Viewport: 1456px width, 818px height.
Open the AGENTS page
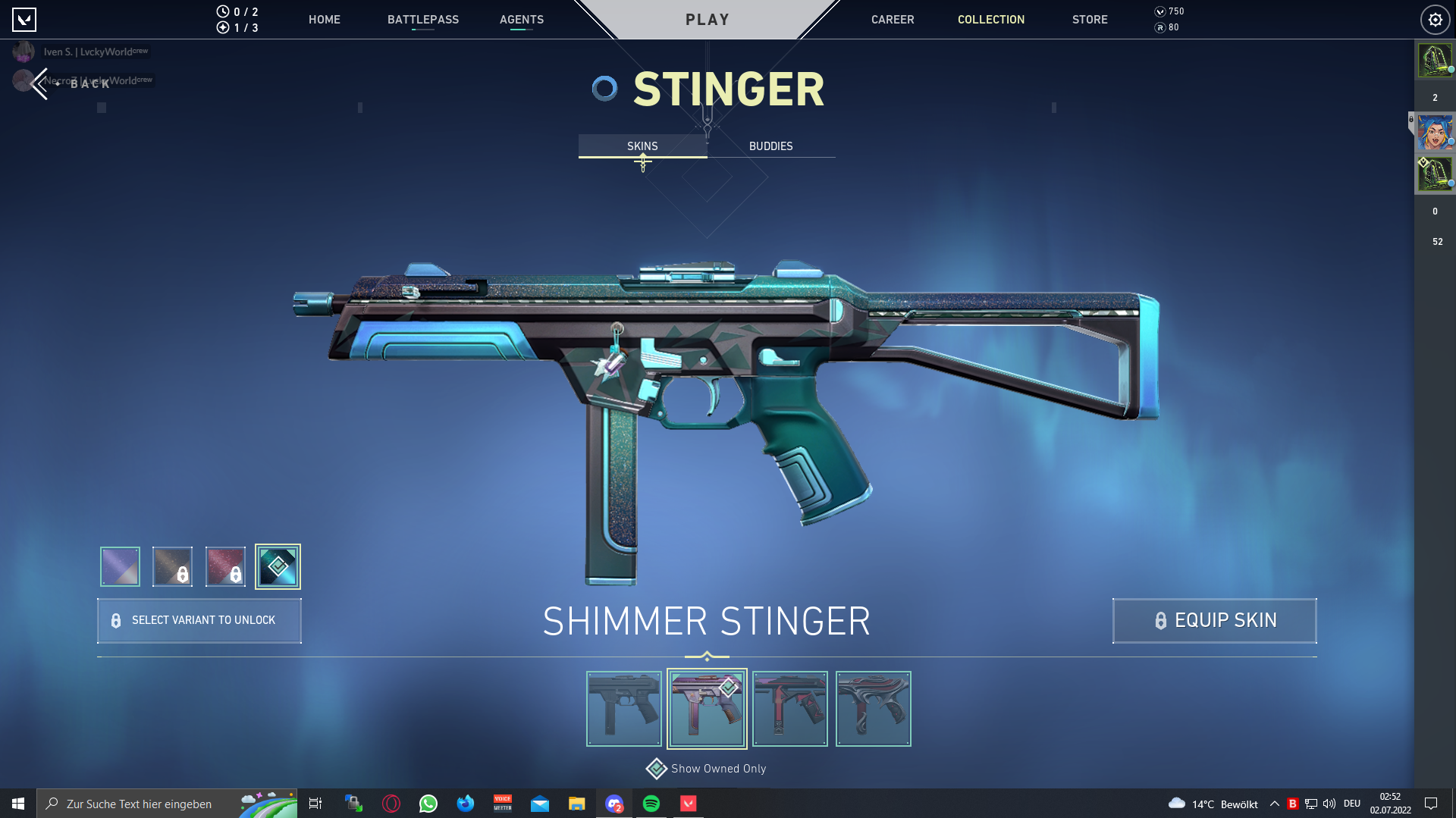point(522,20)
